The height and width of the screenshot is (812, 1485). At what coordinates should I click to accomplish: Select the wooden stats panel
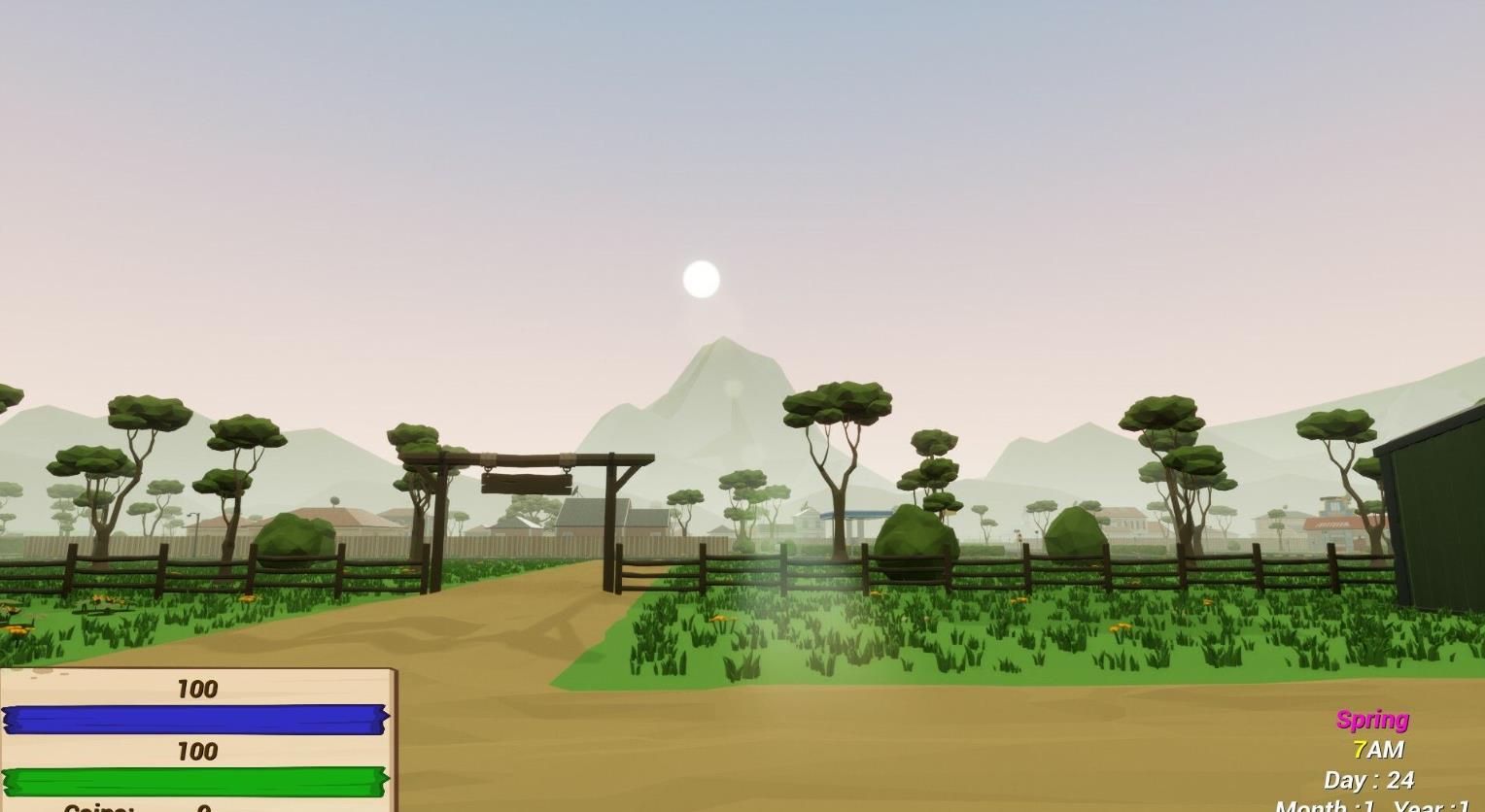(x=194, y=738)
